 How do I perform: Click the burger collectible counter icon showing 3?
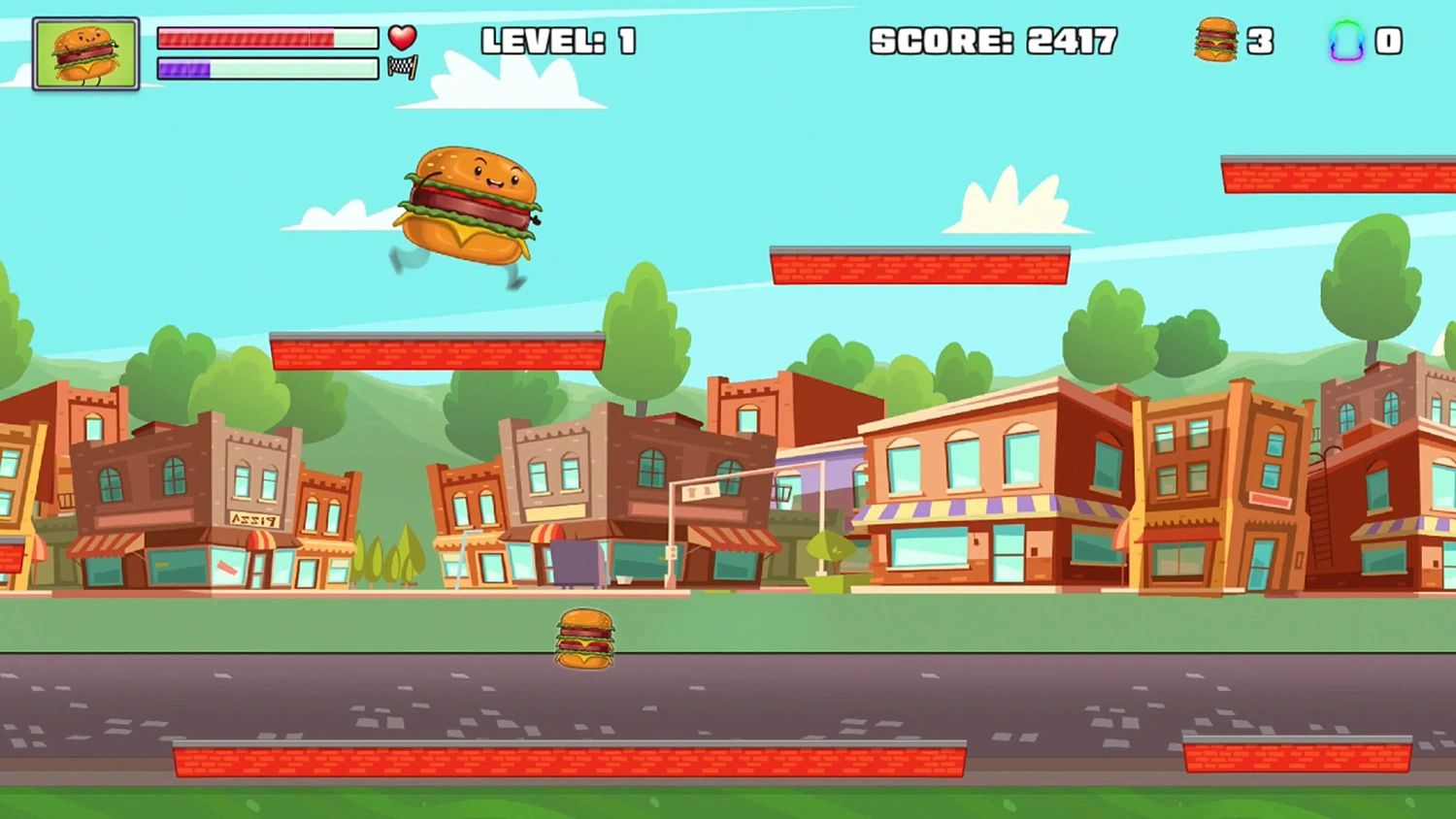pyautogui.click(x=1216, y=41)
